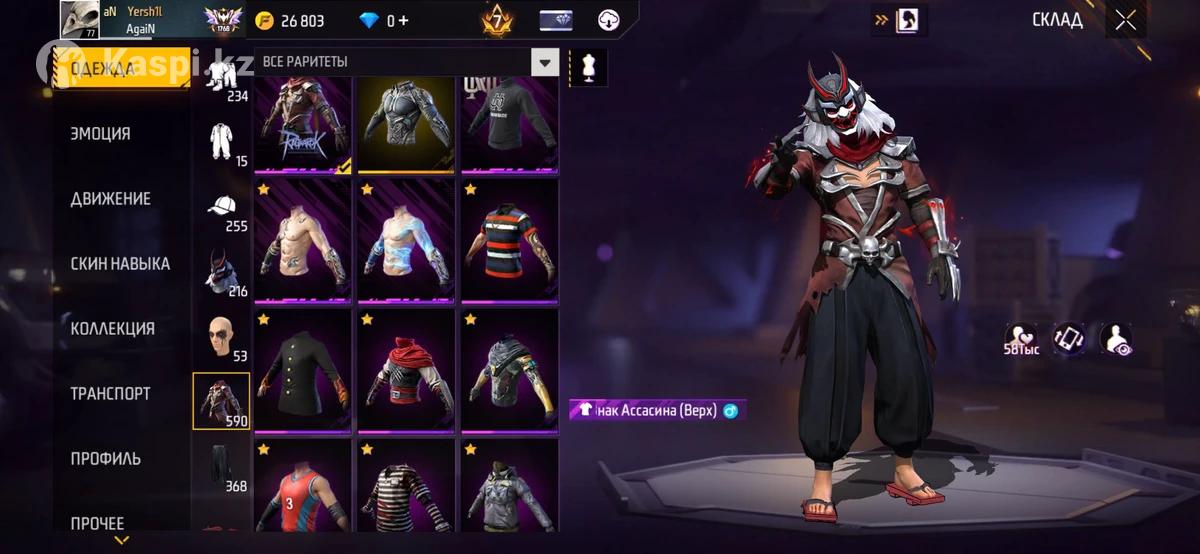This screenshot has height=554, width=1200.
Task: Select the white cap headwear category
Action: (222, 209)
